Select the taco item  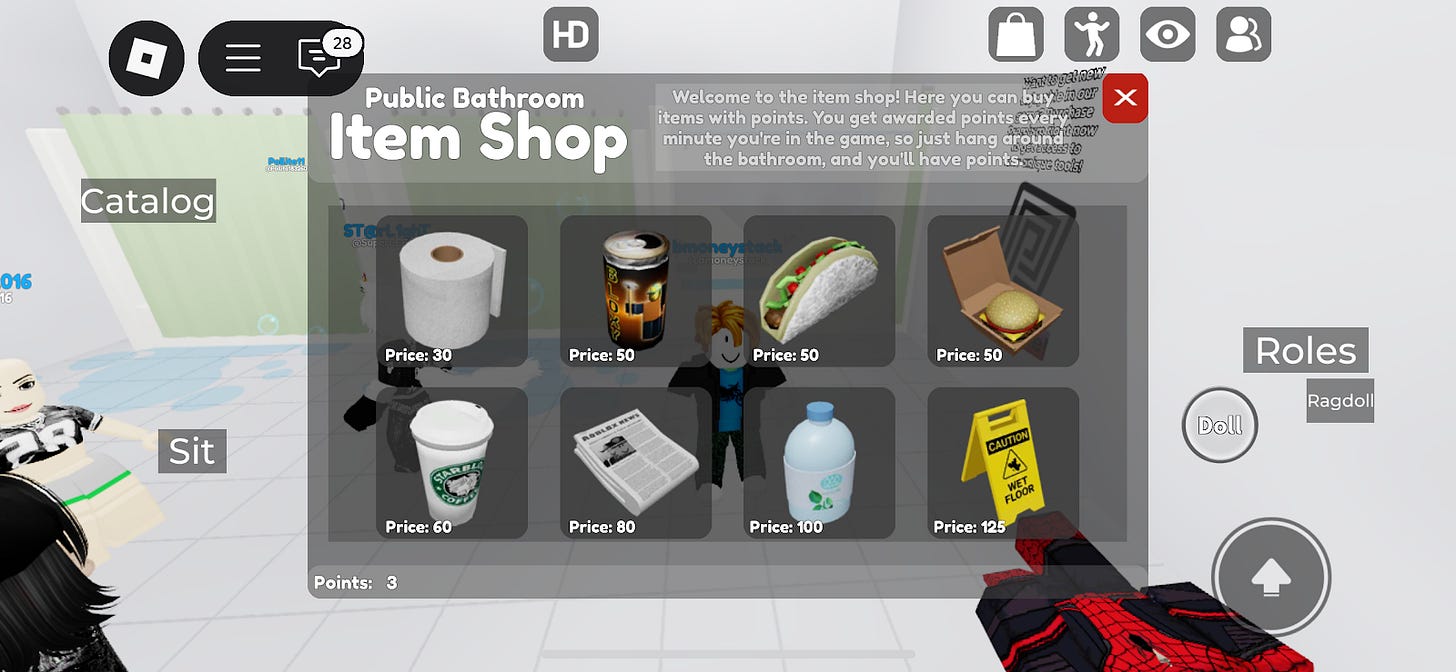click(819, 291)
